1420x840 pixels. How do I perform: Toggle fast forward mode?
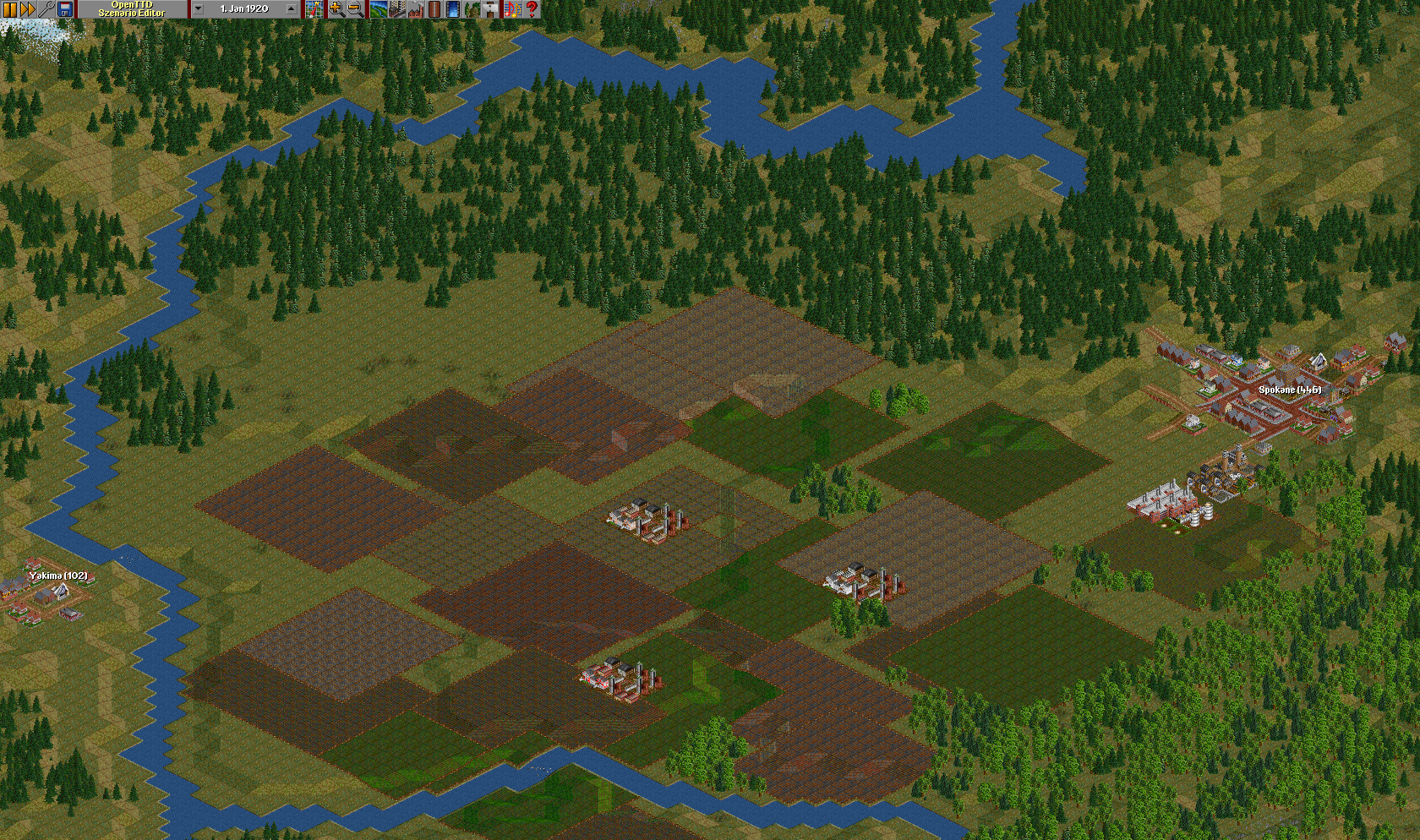click(x=28, y=9)
